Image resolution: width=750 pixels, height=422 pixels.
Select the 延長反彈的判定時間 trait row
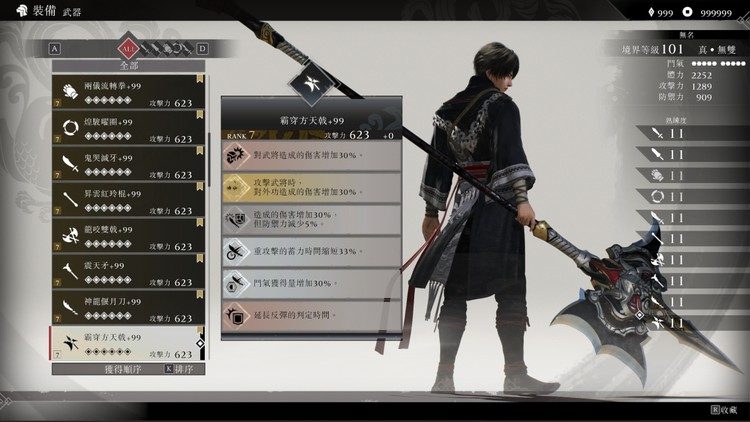tap(311, 316)
